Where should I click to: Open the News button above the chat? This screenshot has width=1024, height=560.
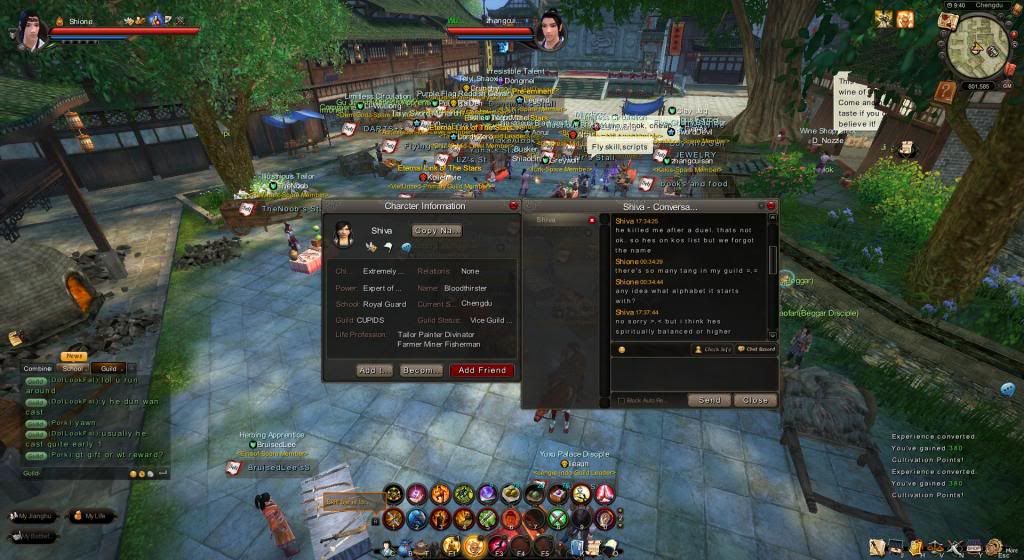tap(73, 356)
